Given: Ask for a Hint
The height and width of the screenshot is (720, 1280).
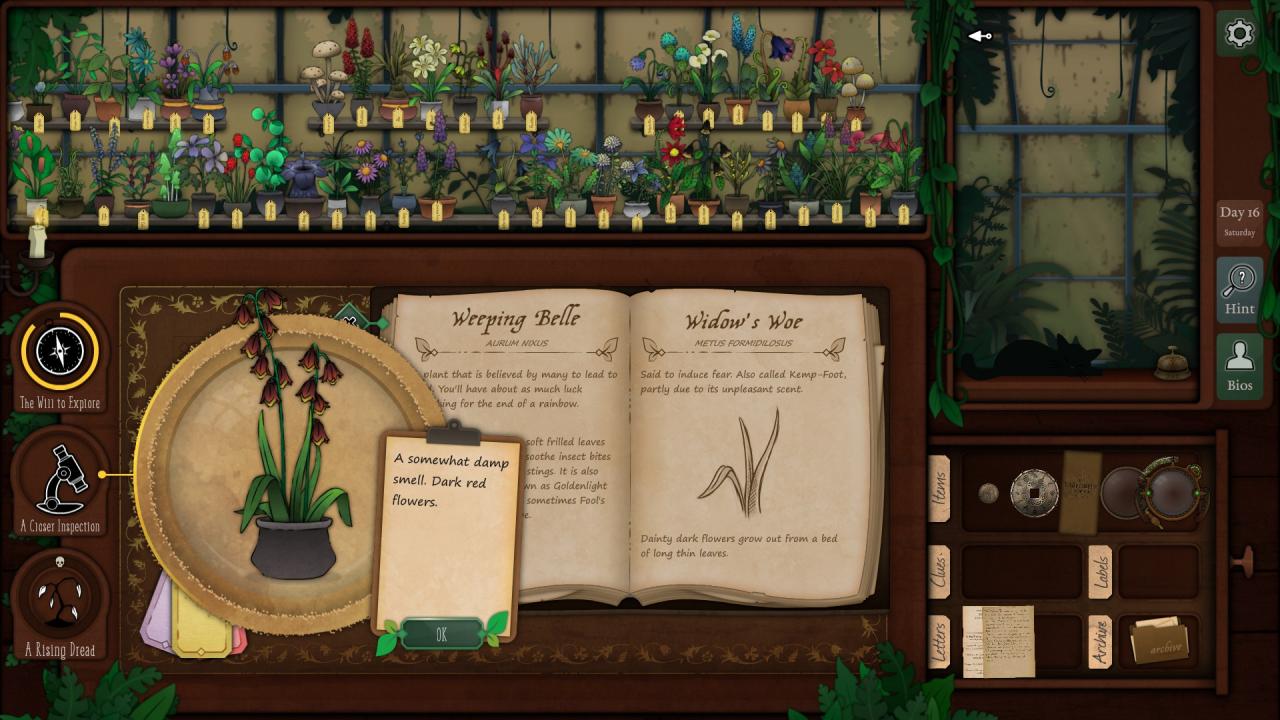Looking at the screenshot, I should pos(1239,290).
